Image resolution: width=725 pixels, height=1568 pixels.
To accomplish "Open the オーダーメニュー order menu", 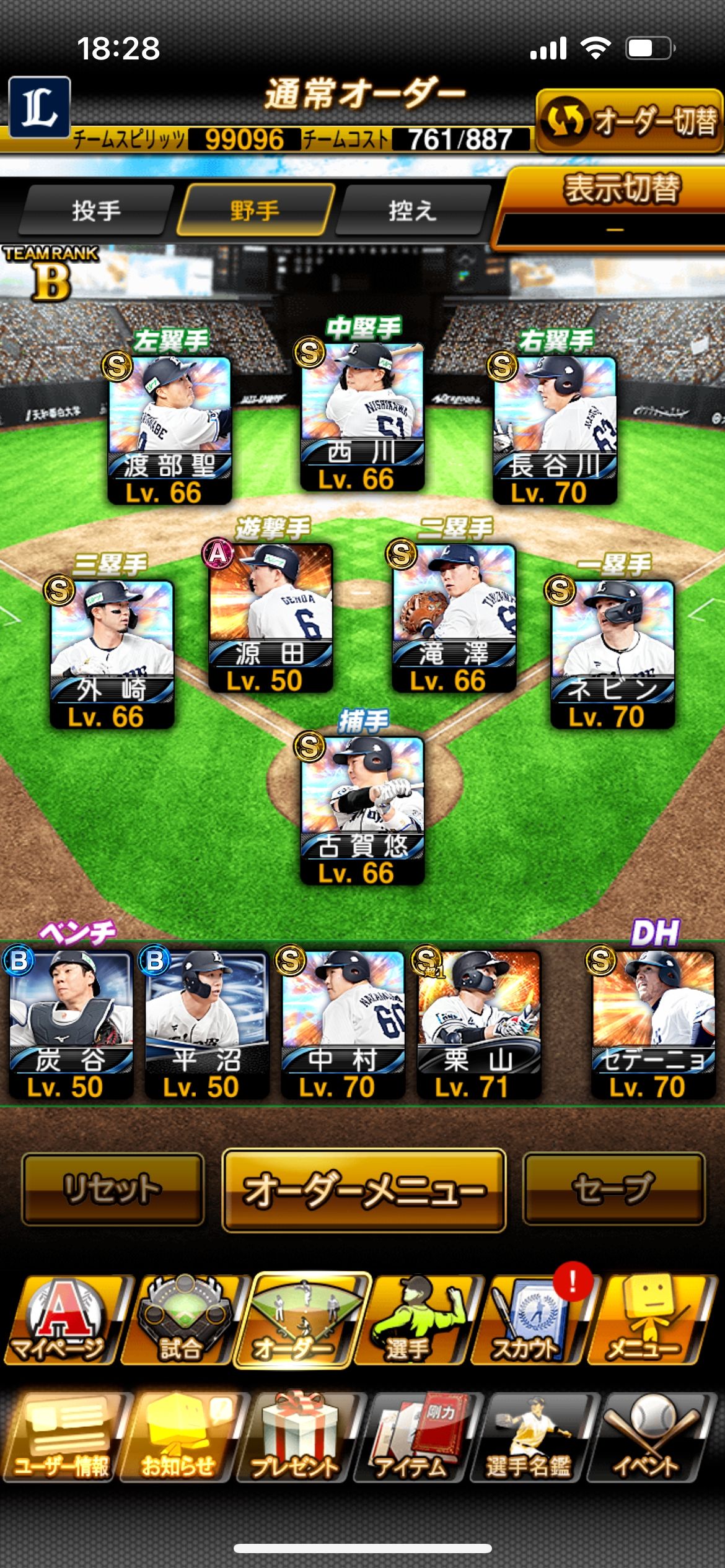I will tap(364, 1189).
